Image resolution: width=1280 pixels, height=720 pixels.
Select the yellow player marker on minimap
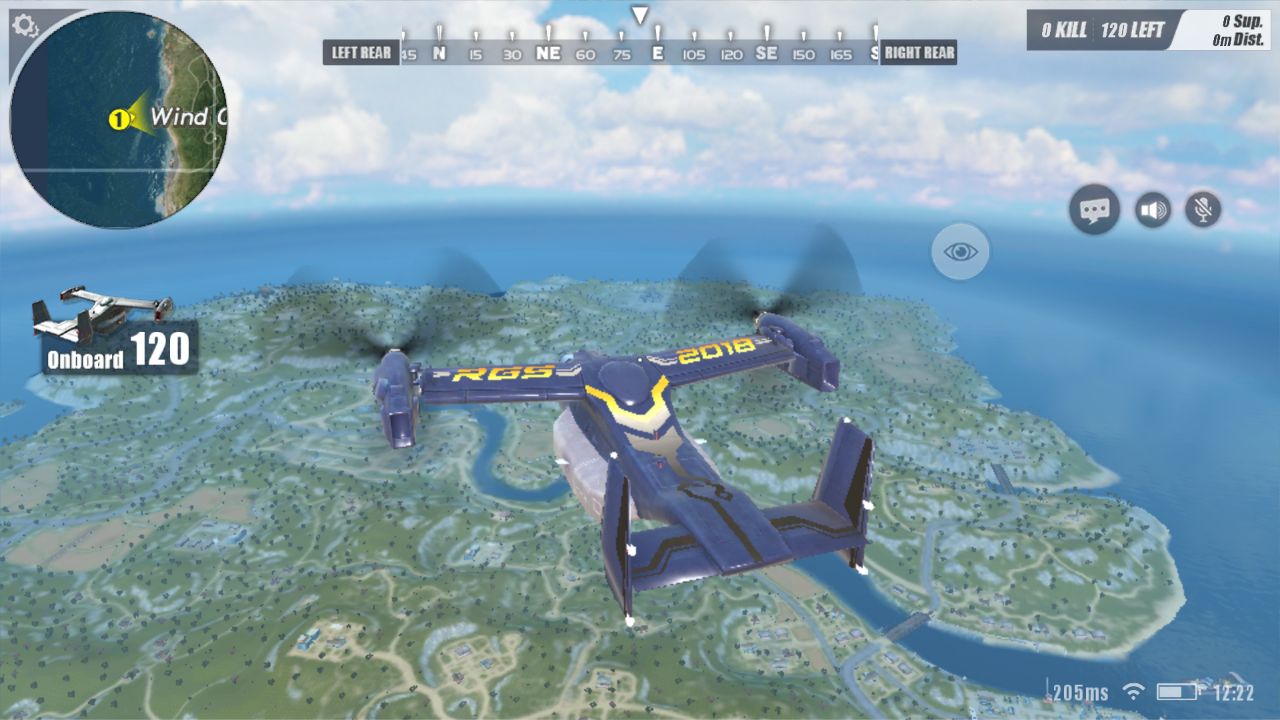pos(118,120)
